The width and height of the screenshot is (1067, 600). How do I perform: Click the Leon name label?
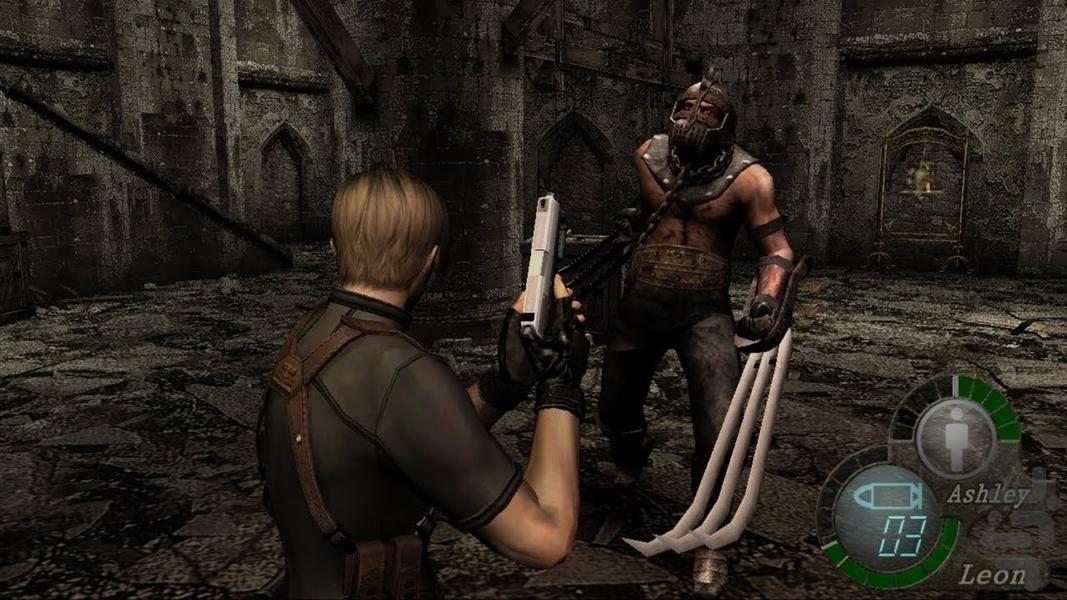pos(992,574)
